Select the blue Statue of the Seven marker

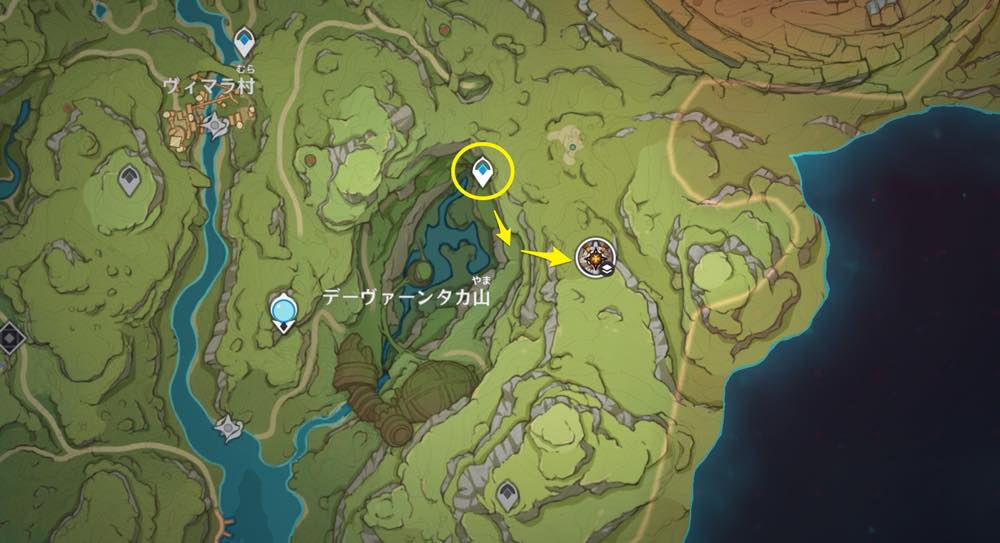pyautogui.click(x=285, y=313)
